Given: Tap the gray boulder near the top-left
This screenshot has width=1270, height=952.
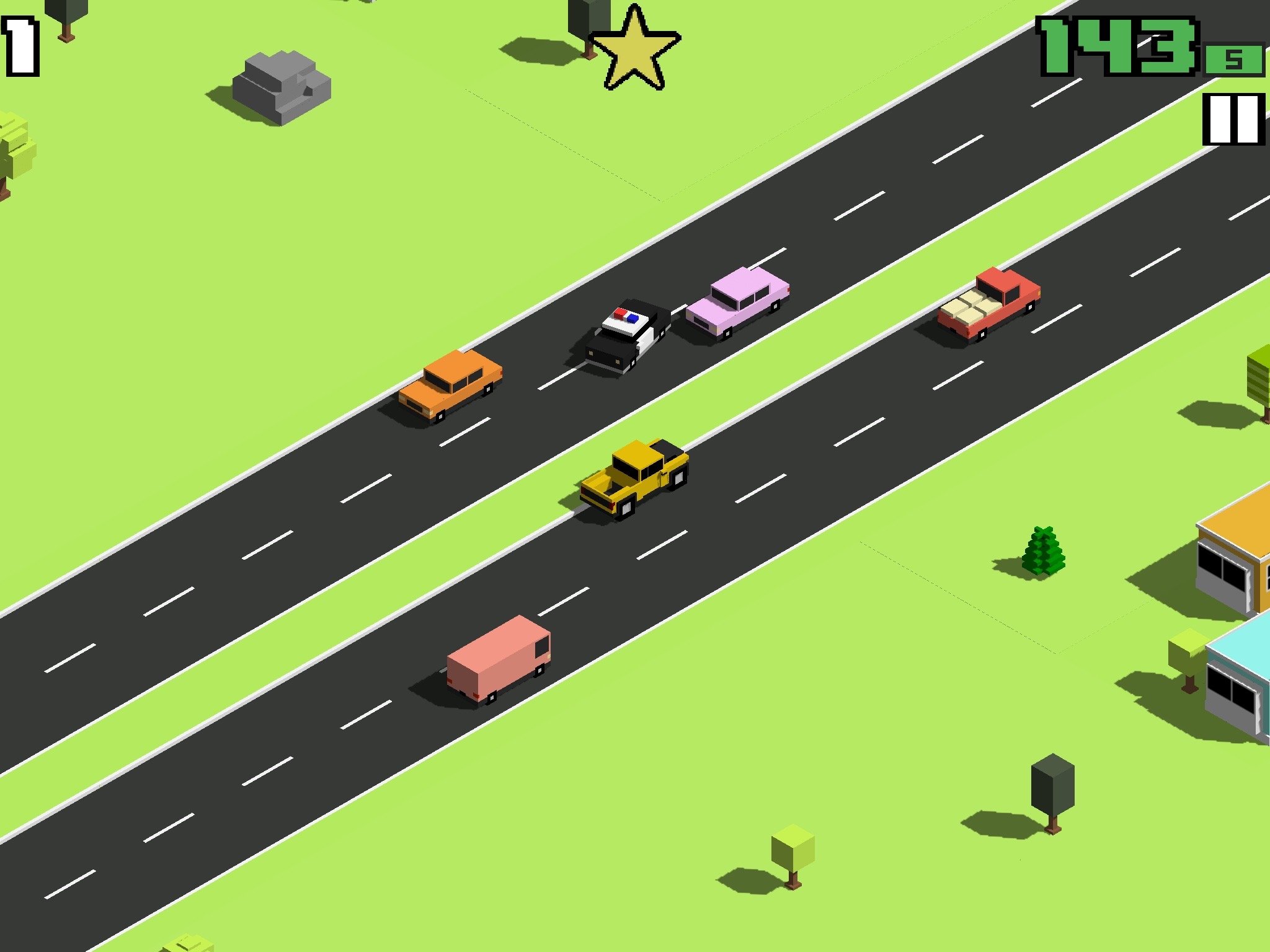Looking at the screenshot, I should pyautogui.click(x=282, y=87).
